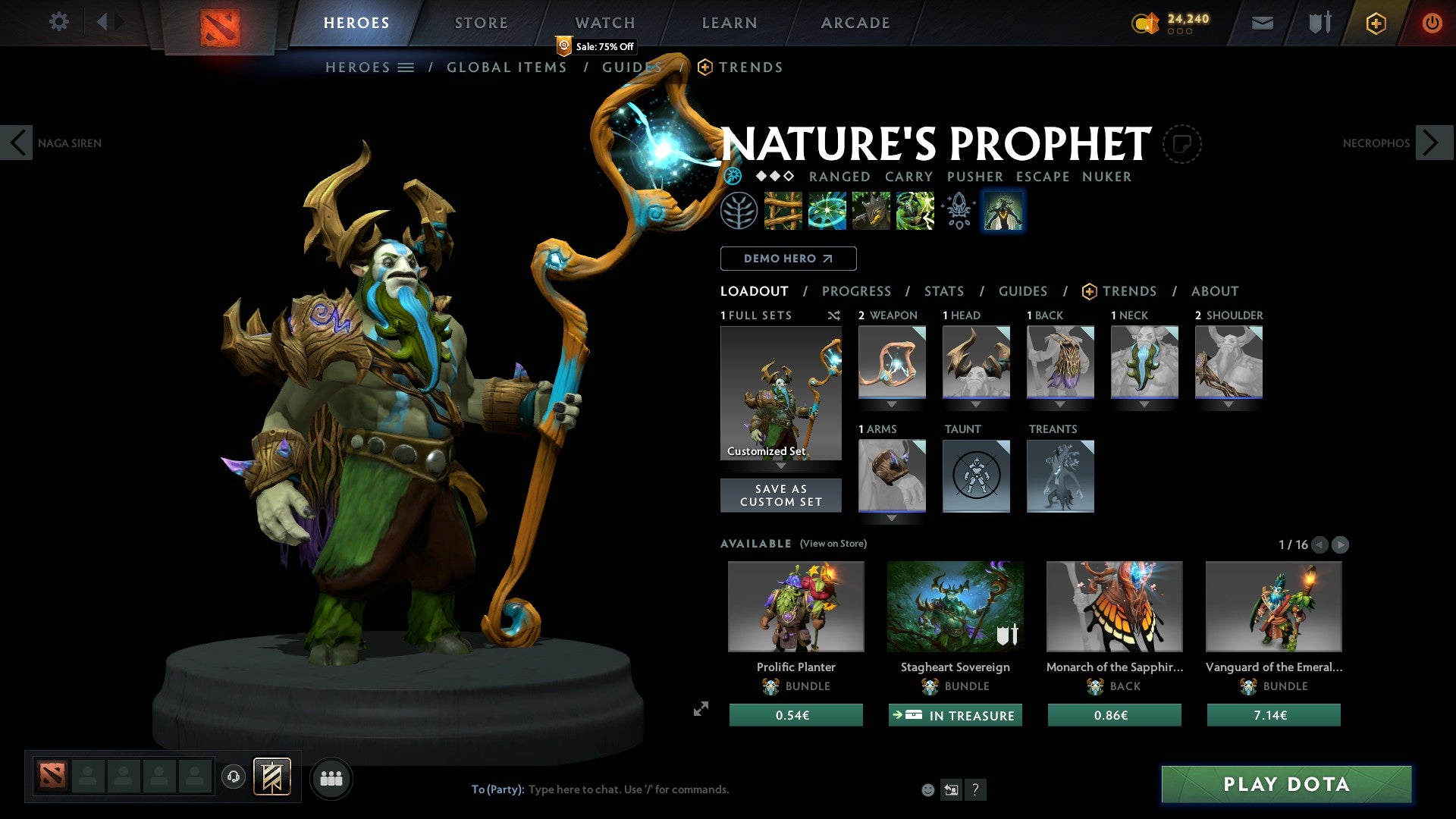Click the Dota Plus hexagon icon
1456x819 pixels.
point(1375,23)
